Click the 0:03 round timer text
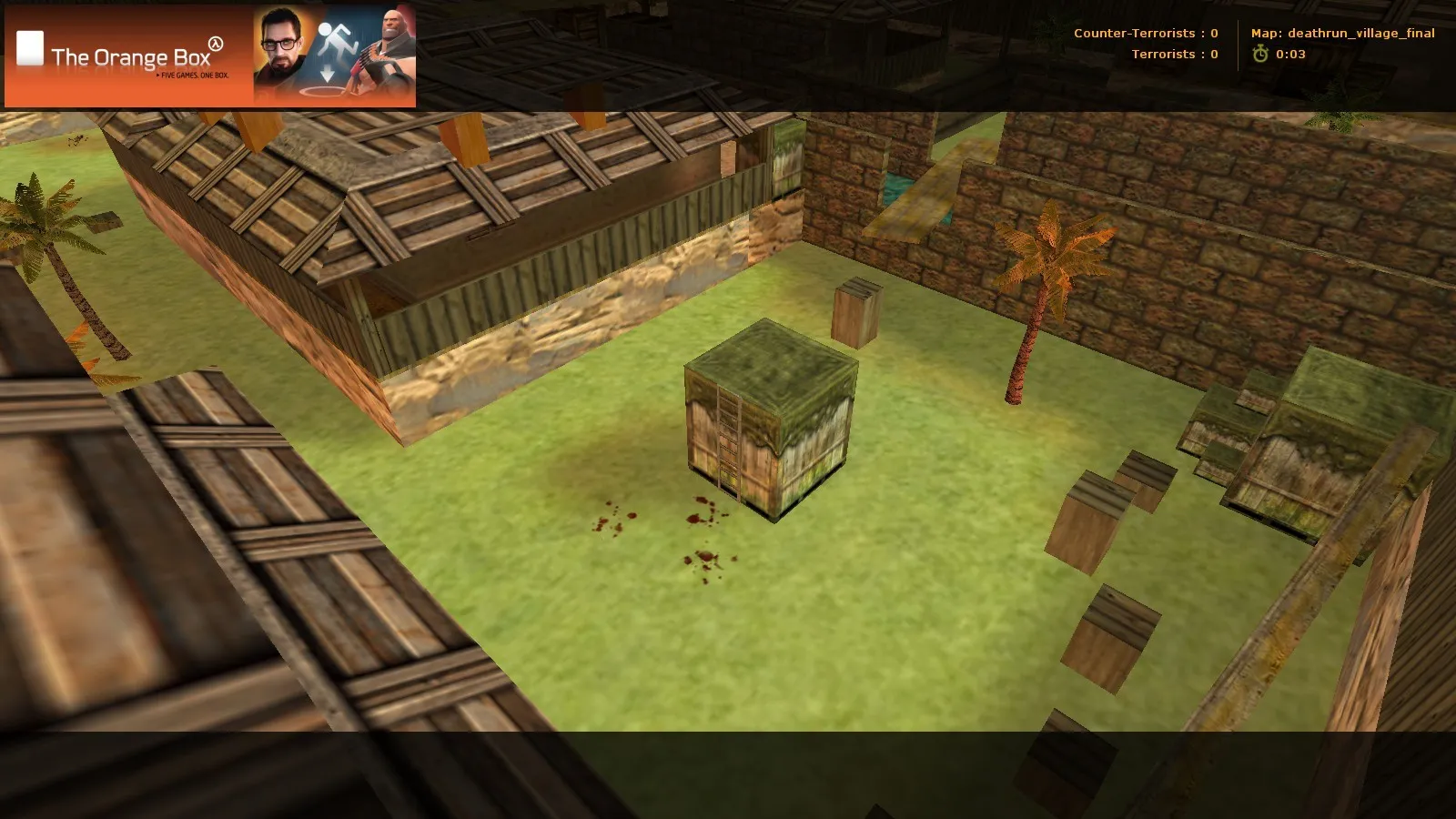This screenshot has width=1456, height=819. coord(1290,54)
